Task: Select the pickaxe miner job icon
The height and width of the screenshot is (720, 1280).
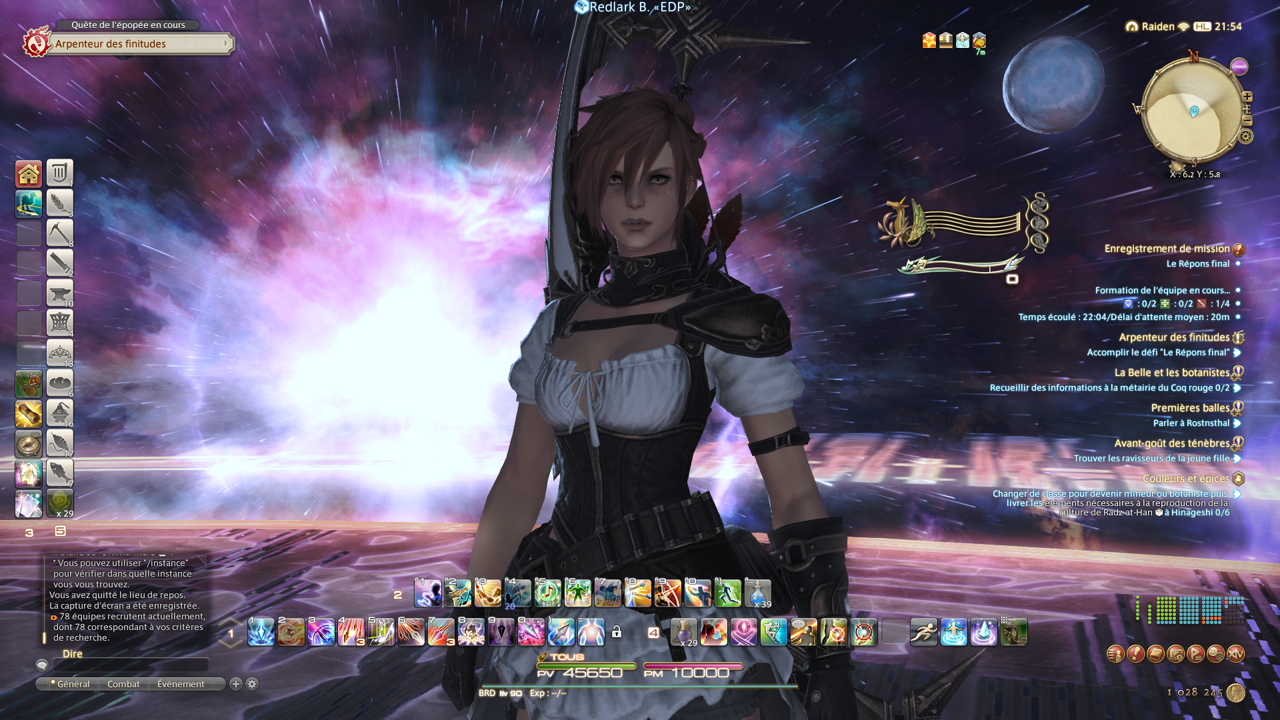Action: (60, 233)
